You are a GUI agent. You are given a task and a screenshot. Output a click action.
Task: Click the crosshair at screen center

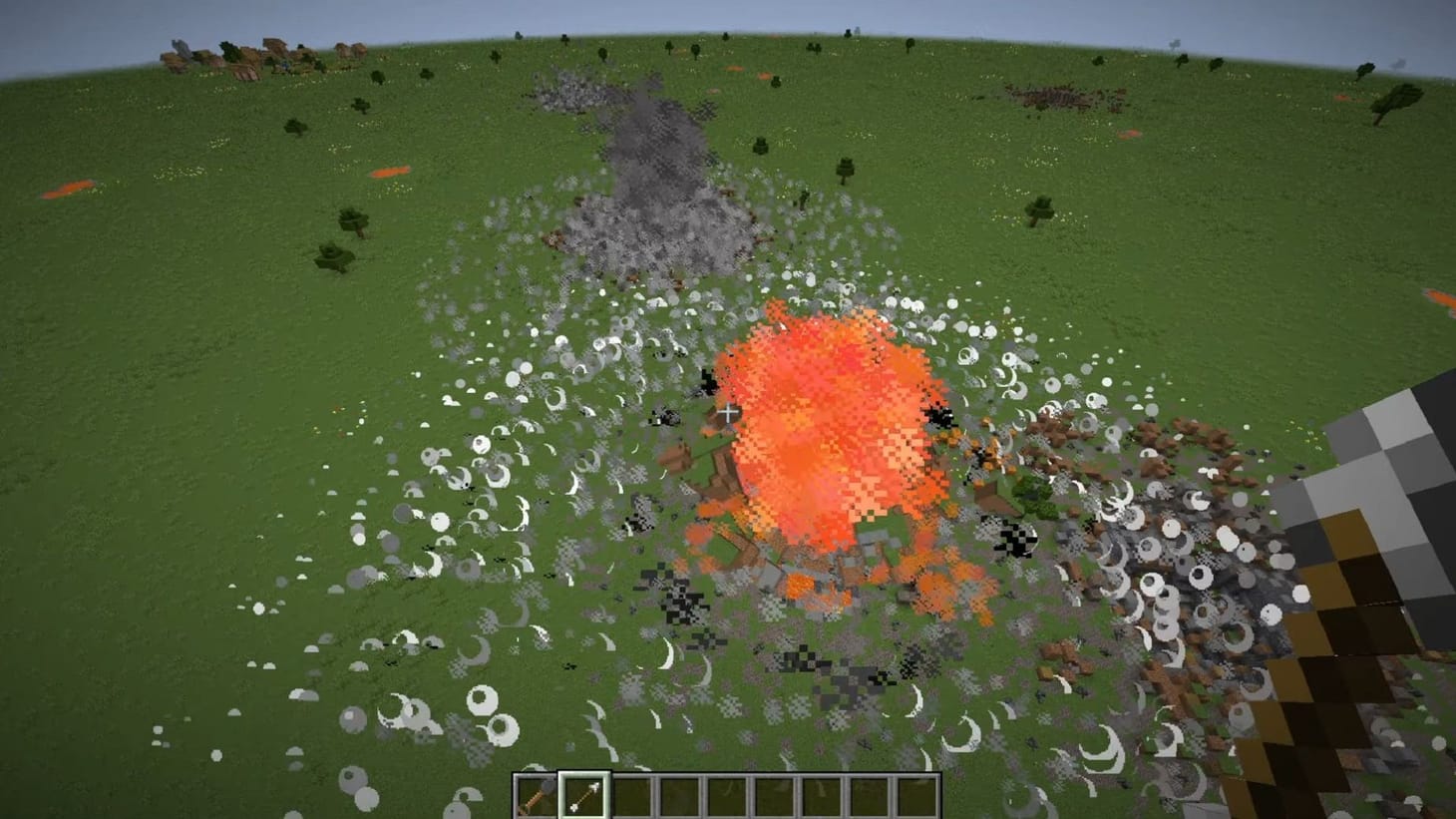[x=728, y=410]
